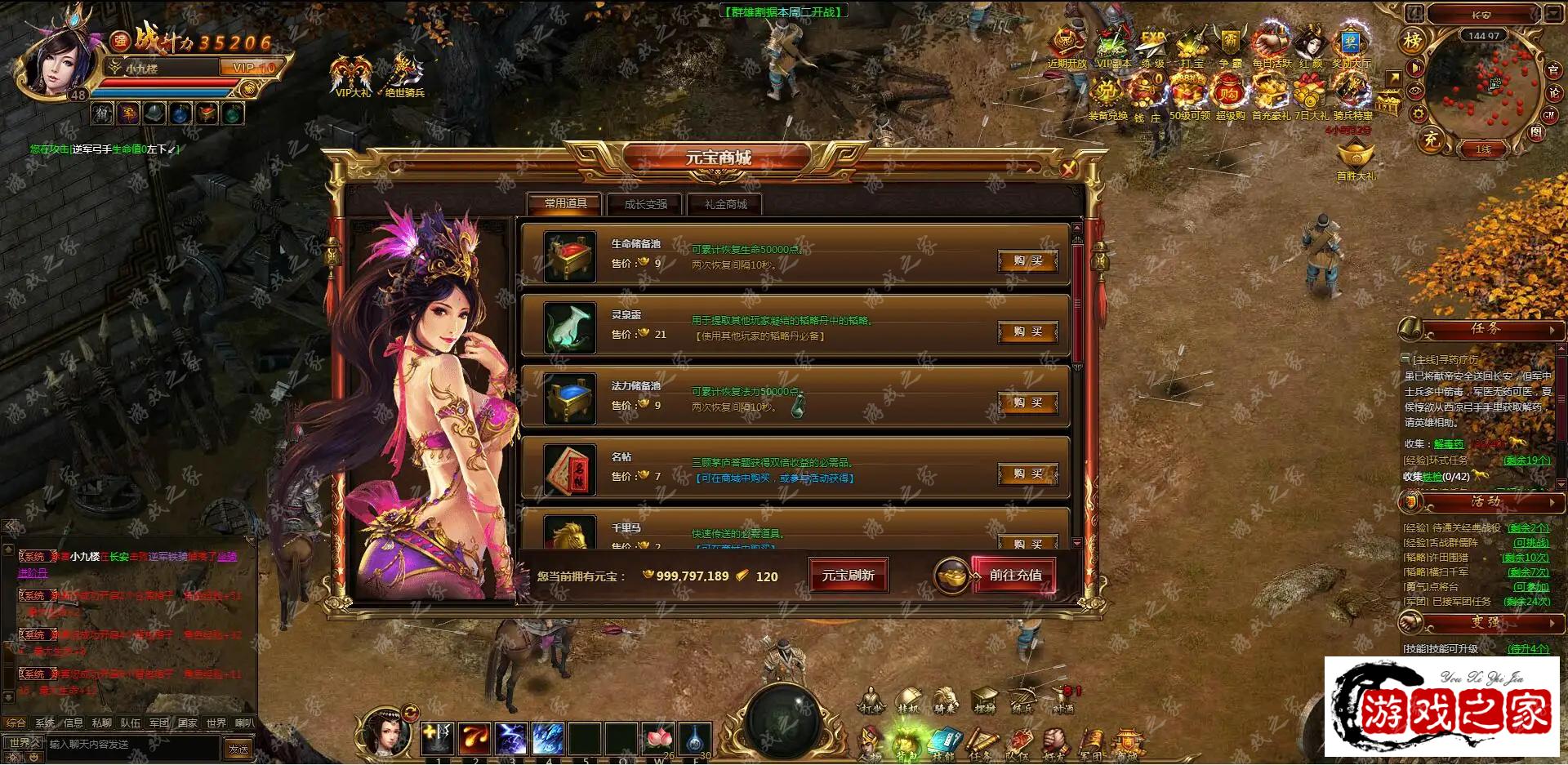Switch to the 成长变强 shop tab

point(645,204)
